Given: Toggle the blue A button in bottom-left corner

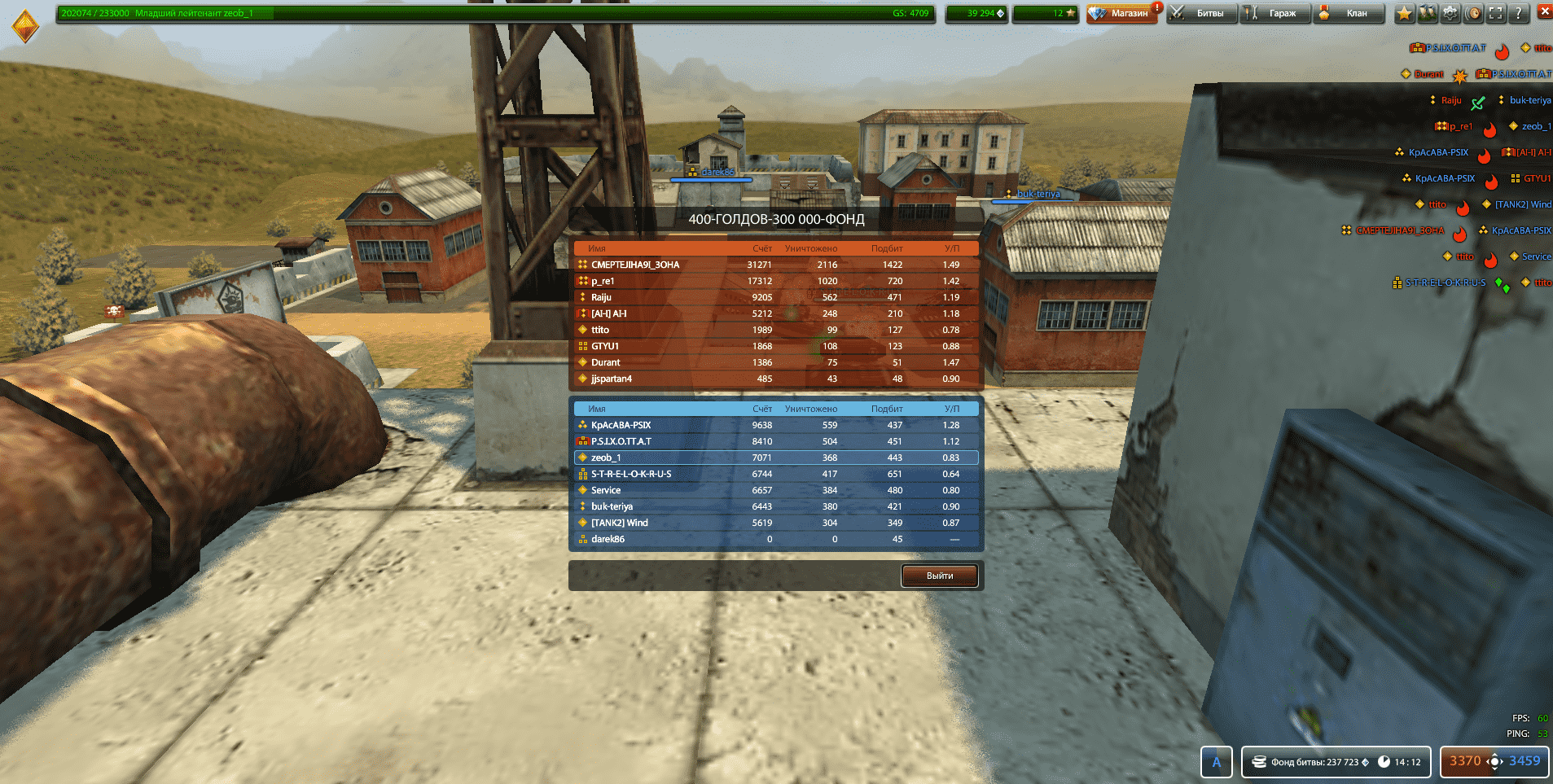Looking at the screenshot, I should 1216,762.
